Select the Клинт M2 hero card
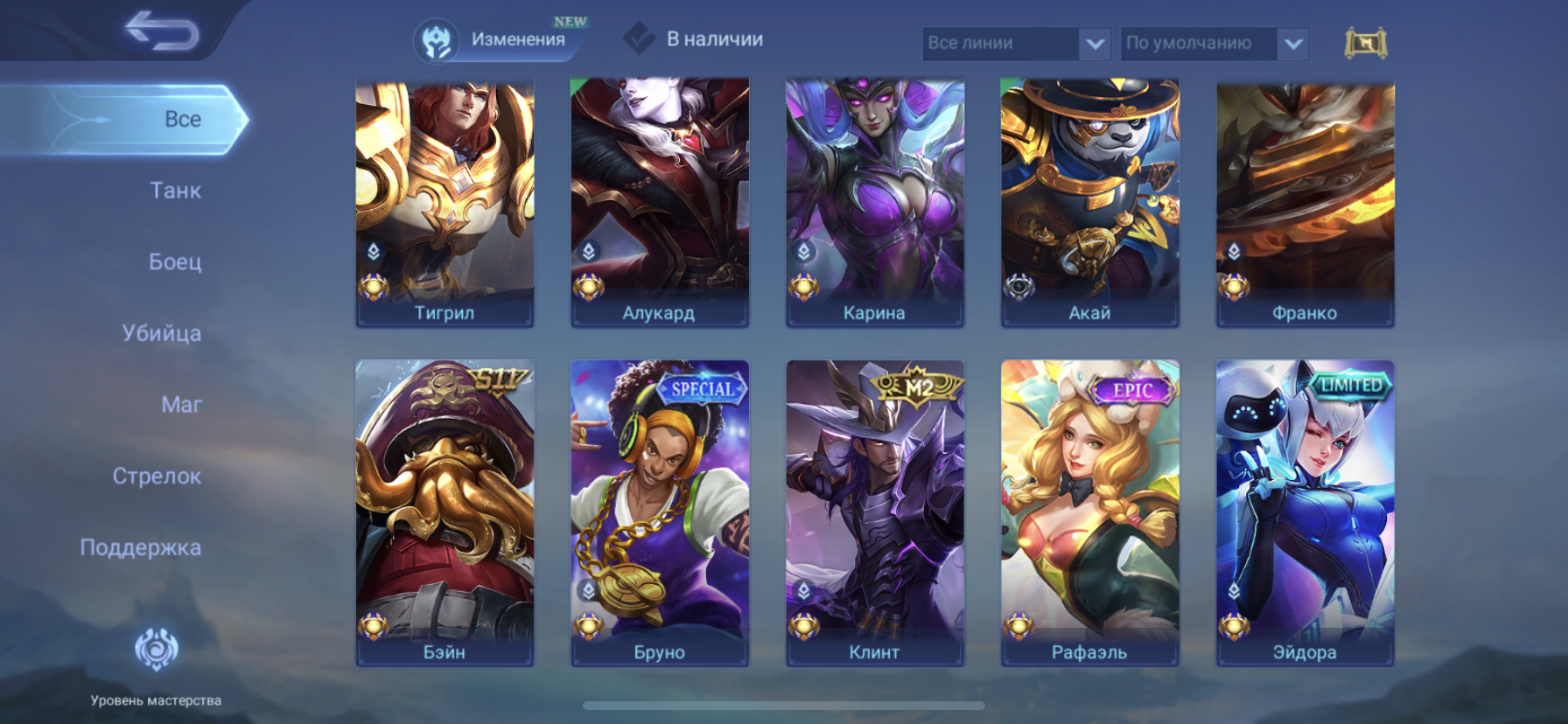This screenshot has height=724, width=1568. point(875,512)
